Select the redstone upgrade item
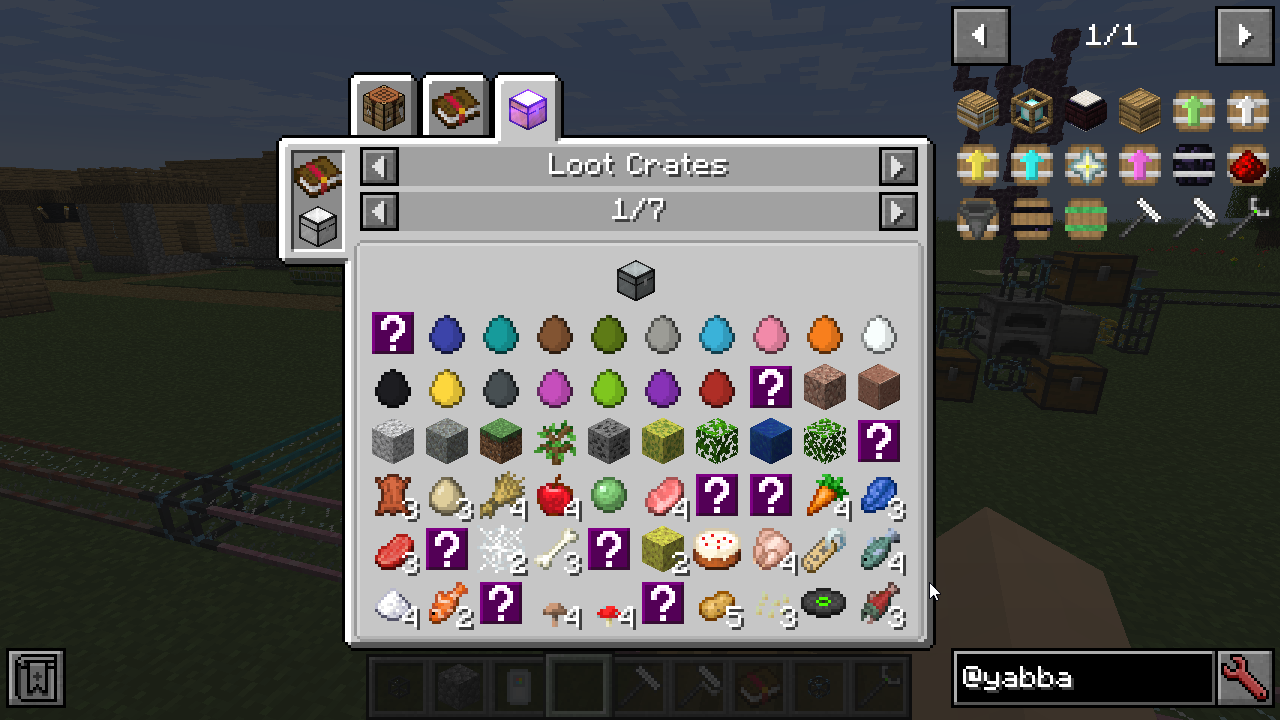This screenshot has height=720, width=1280. (1247, 164)
